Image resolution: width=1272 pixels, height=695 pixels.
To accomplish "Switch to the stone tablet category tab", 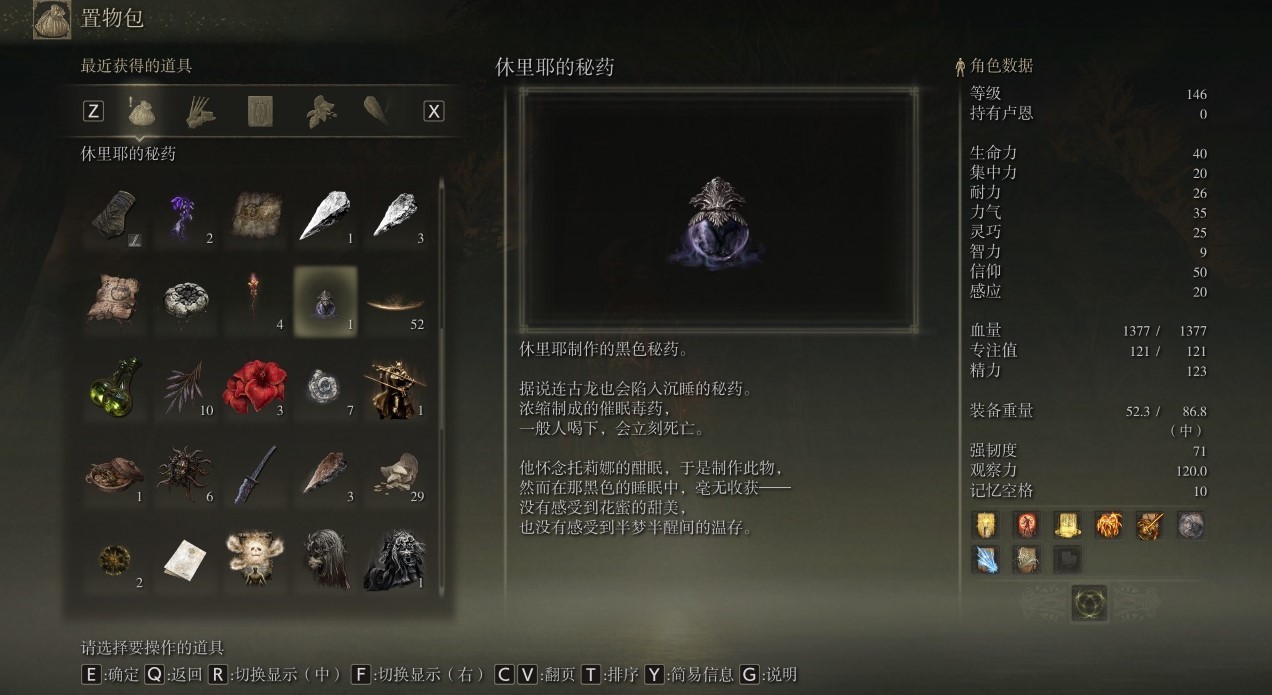I will point(260,111).
